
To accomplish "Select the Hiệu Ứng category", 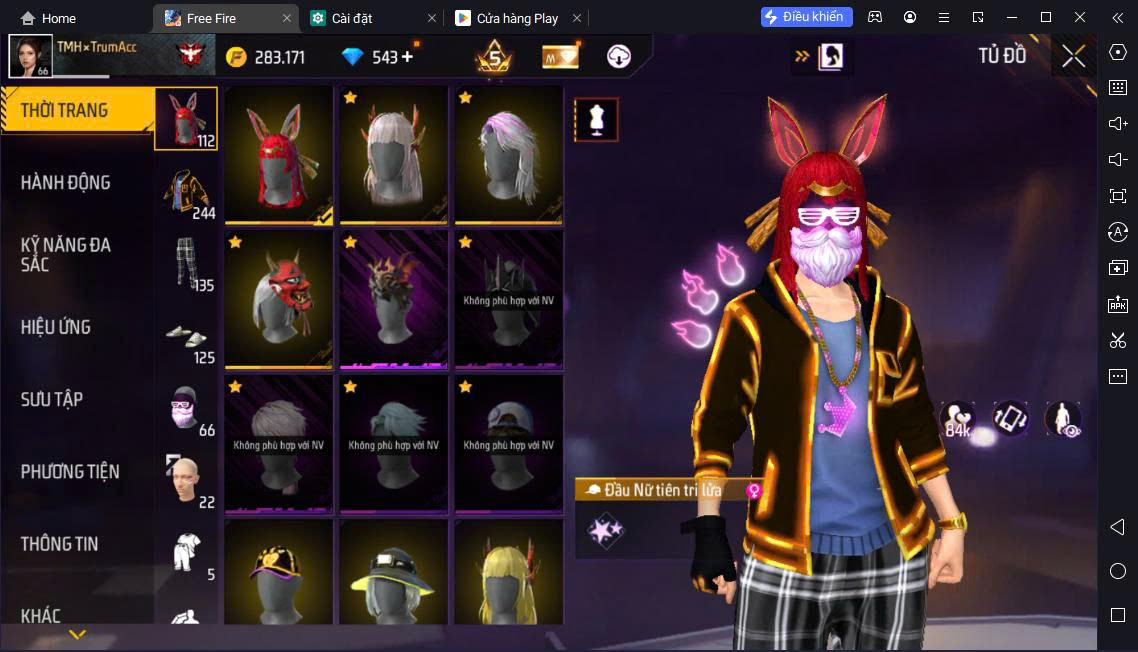I will pyautogui.click(x=56, y=327).
